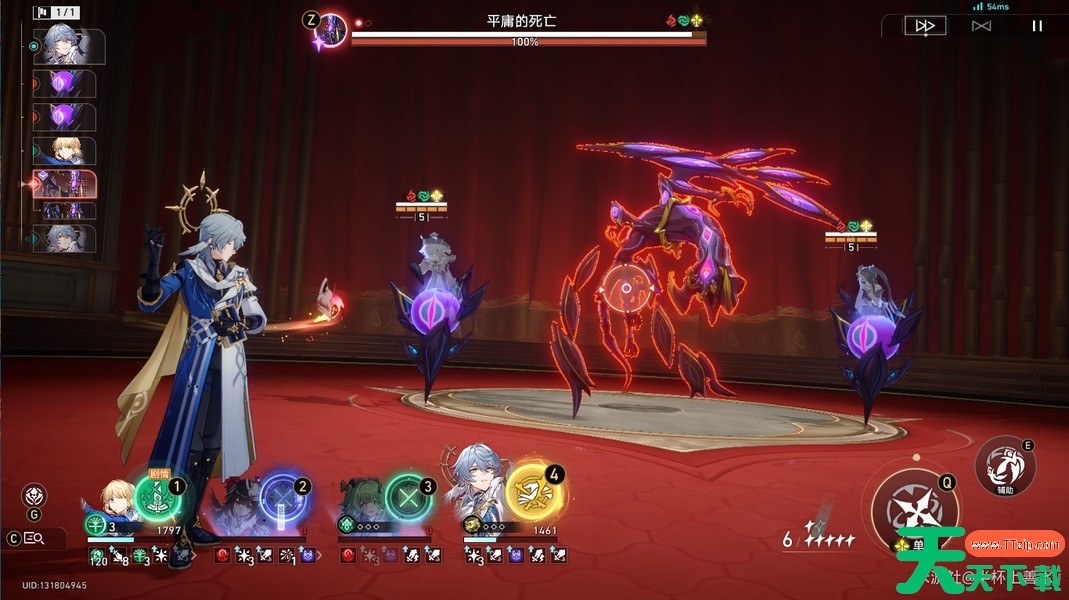This screenshot has width=1069, height=600.
Task: Trigger the second character's blue ultimate
Action: click(x=283, y=495)
